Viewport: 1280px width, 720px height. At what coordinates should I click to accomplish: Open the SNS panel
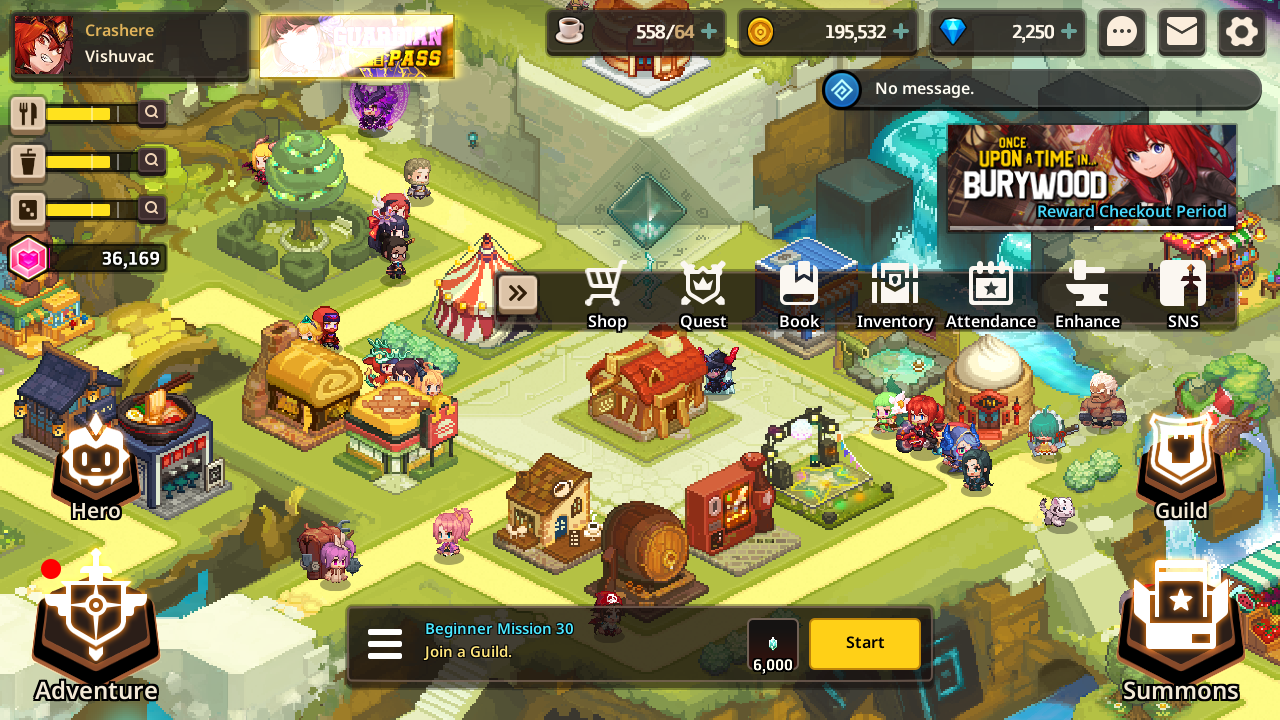pyautogui.click(x=1183, y=295)
